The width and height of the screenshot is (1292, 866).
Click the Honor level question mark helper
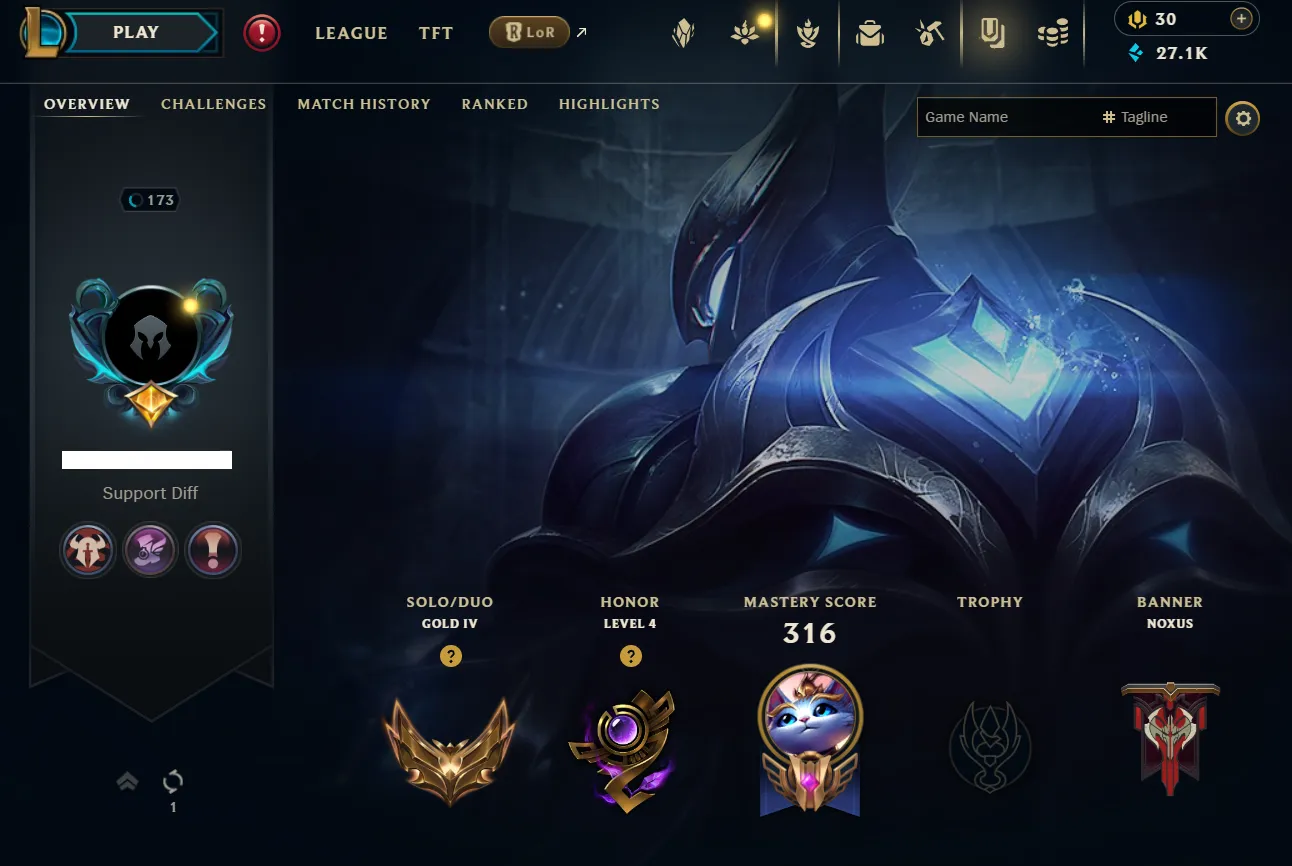[x=630, y=657]
